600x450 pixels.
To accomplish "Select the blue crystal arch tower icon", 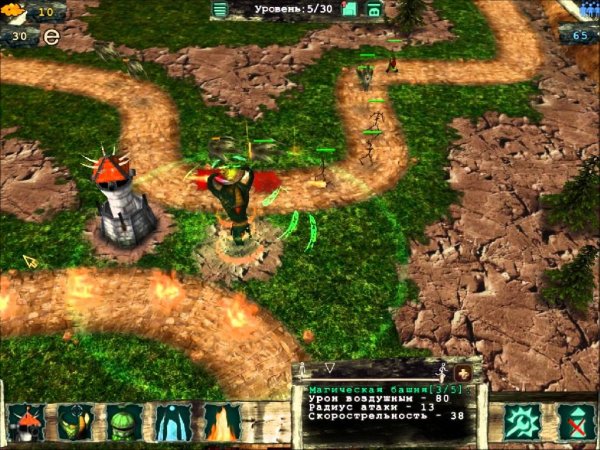I will [x=173, y=422].
